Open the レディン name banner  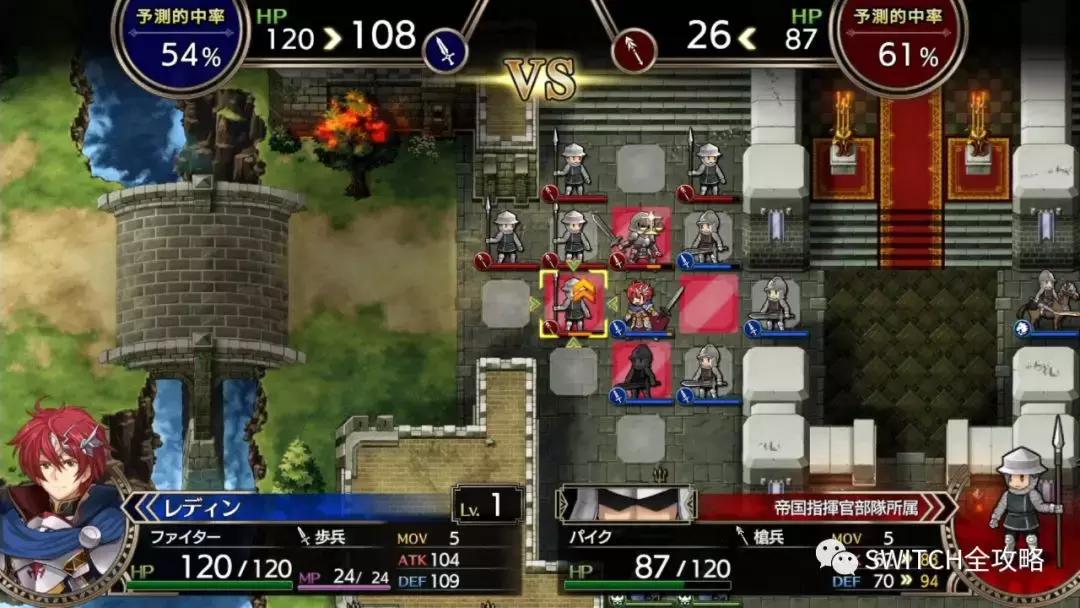[x=290, y=507]
